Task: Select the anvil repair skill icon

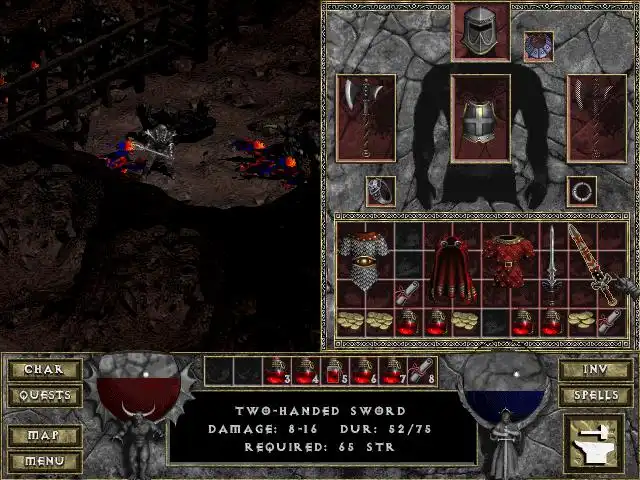Action: (x=595, y=444)
